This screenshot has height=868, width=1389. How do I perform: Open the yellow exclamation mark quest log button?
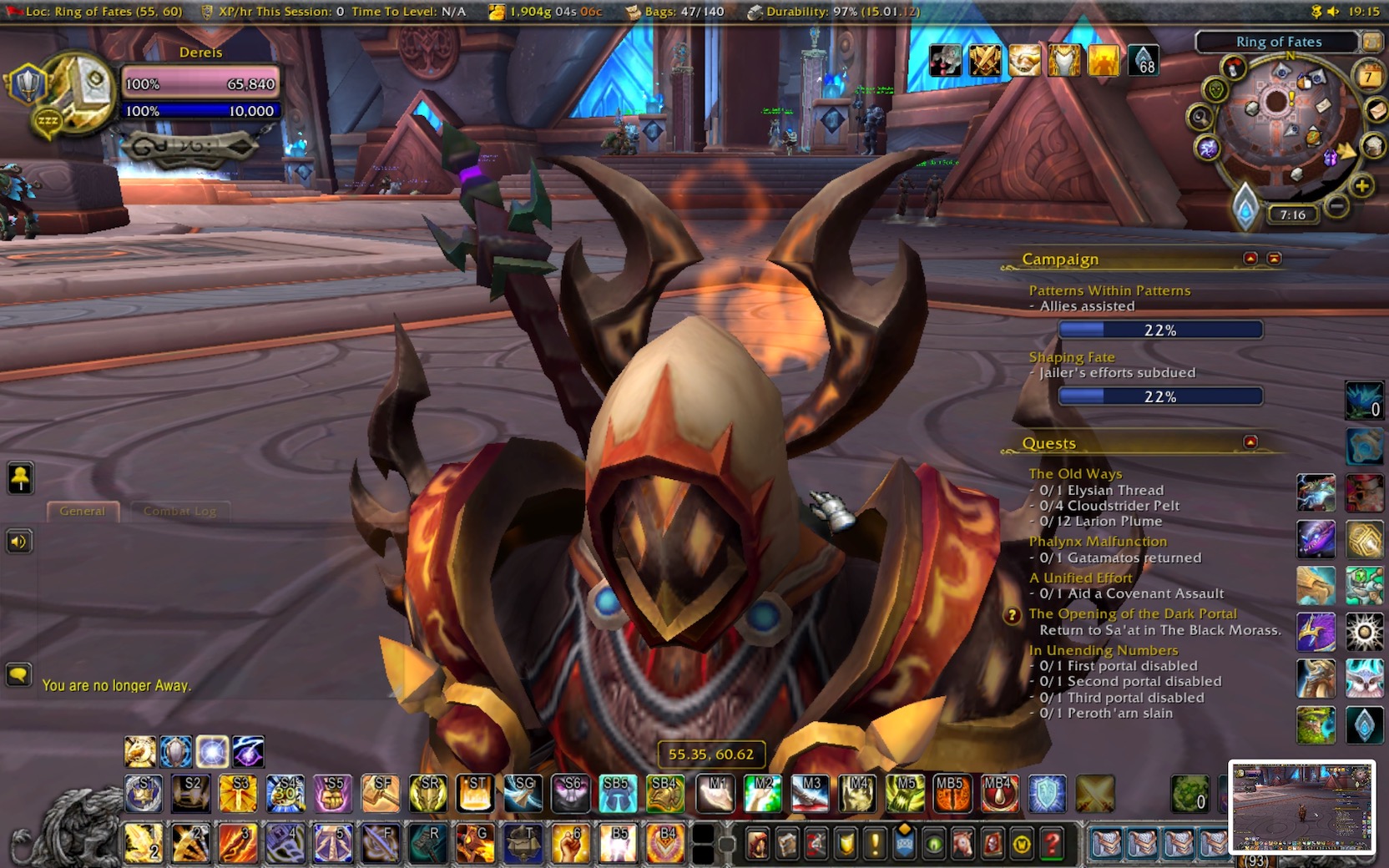pos(875,845)
